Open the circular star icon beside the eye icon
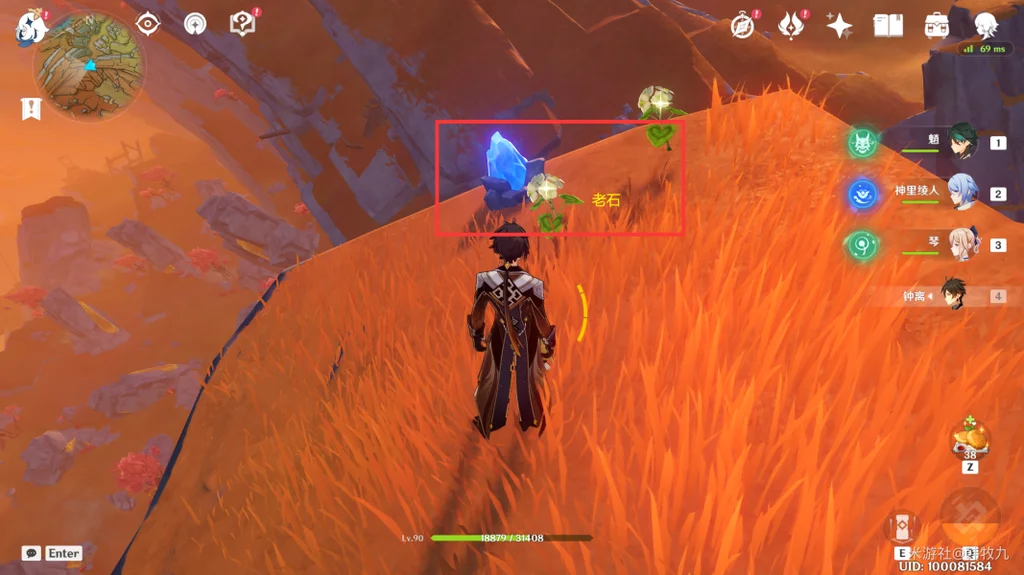 click(195, 24)
